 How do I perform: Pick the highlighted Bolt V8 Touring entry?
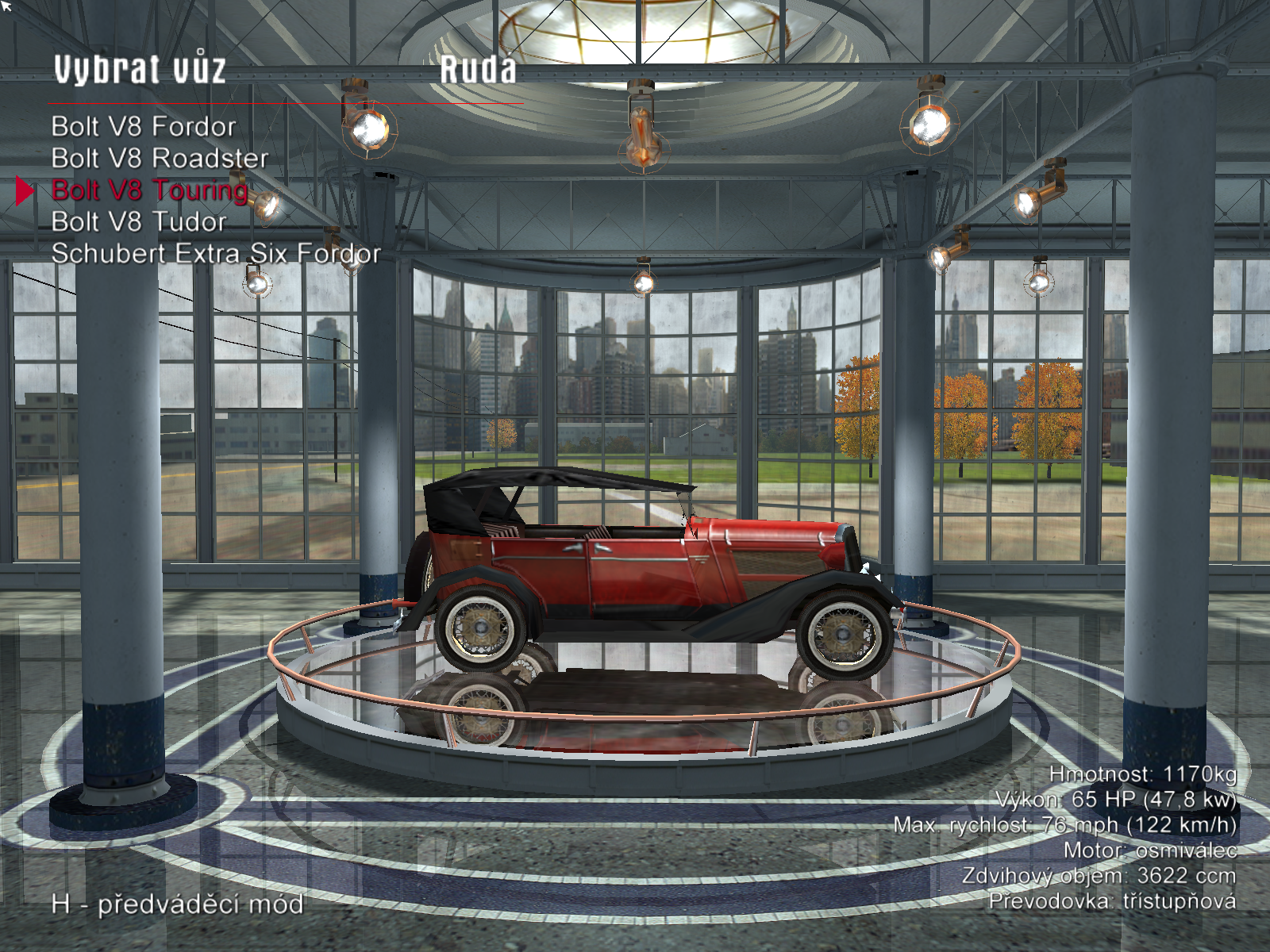pyautogui.click(x=150, y=190)
